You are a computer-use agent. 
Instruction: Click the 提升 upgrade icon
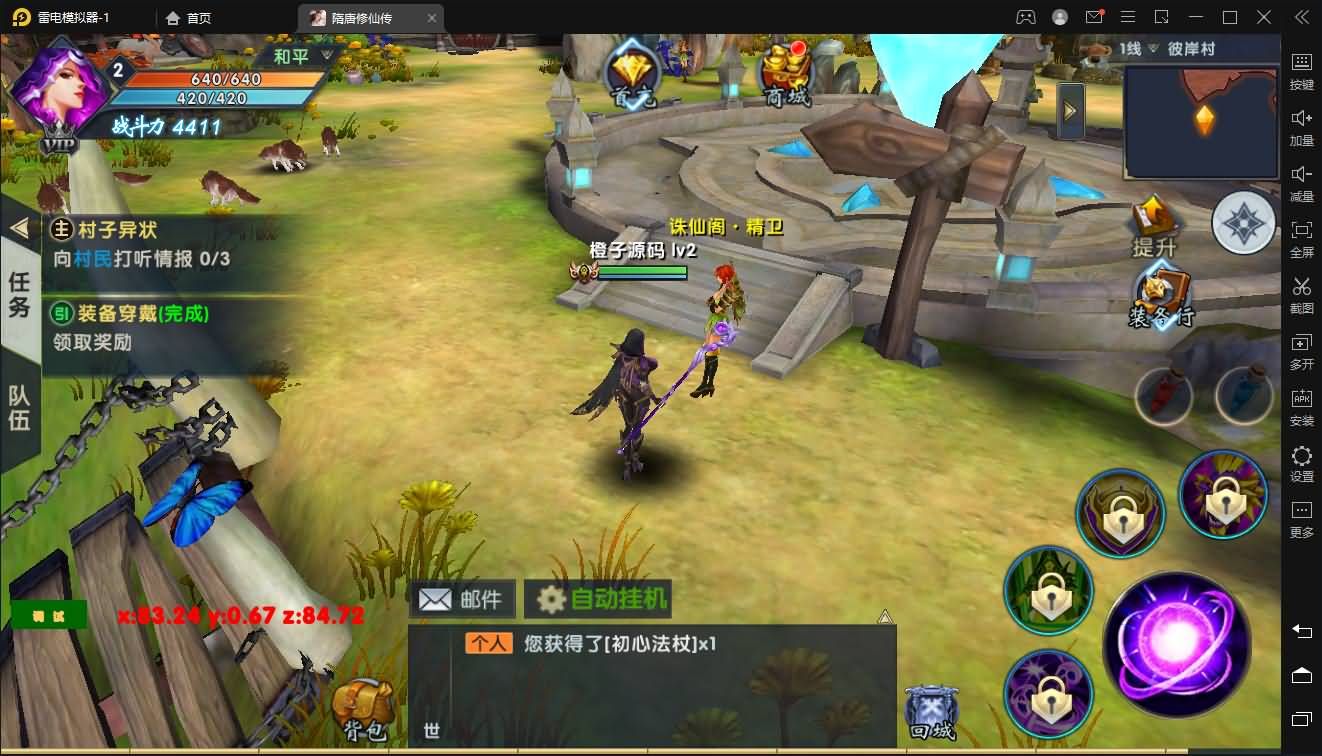coord(1155,225)
